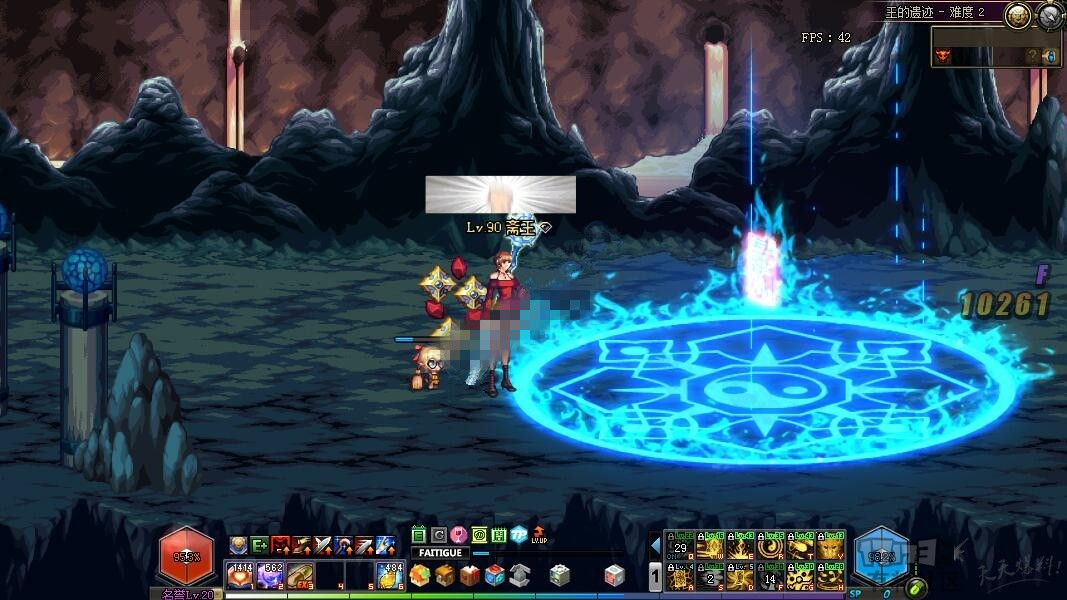Click the skill bar's left arrow
This screenshot has width=1067, height=600.
point(656,546)
